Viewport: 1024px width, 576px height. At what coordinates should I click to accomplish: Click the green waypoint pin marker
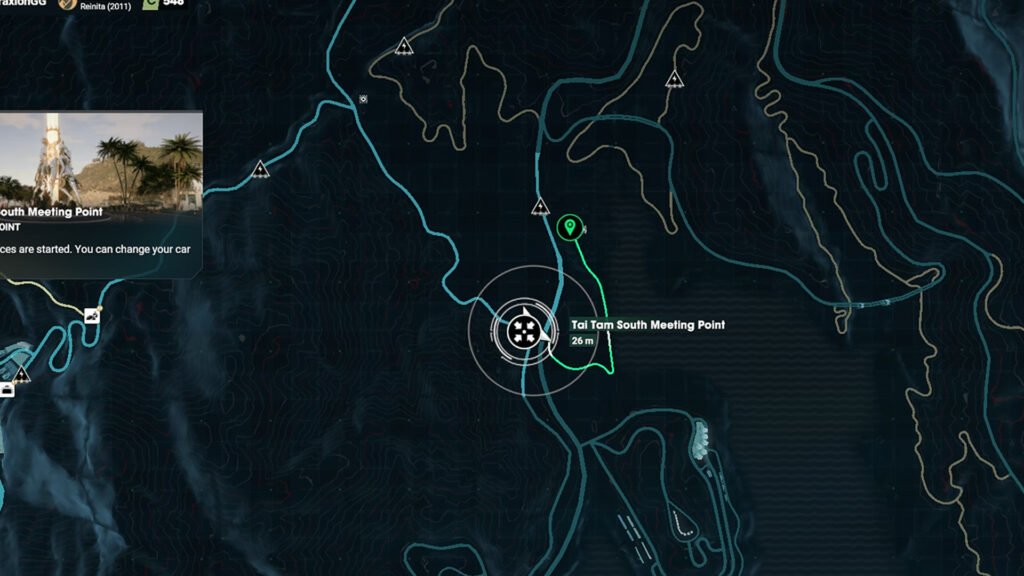point(569,228)
